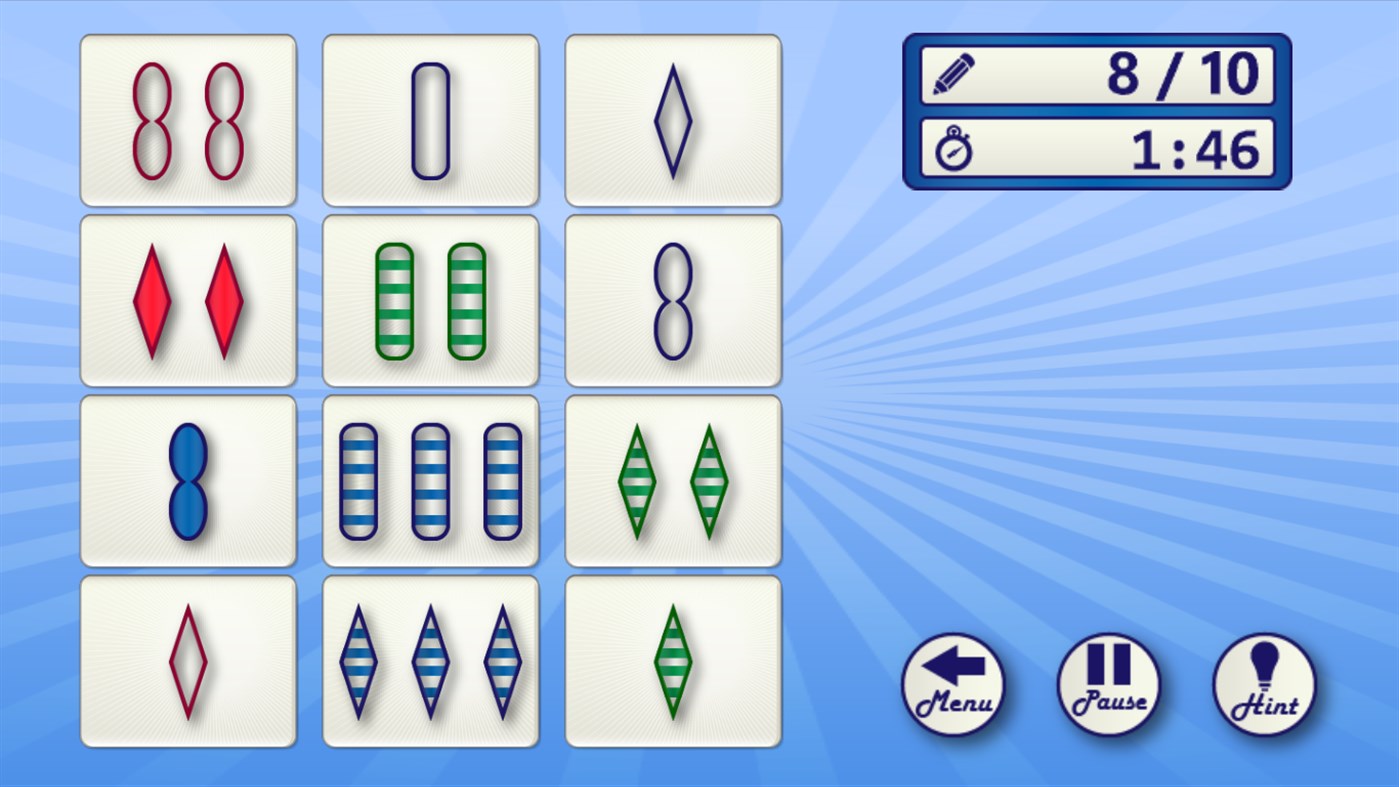Select the card with two striped green diamonds
Screen dimensions: 1399x787
pyautogui.click(x=672, y=479)
